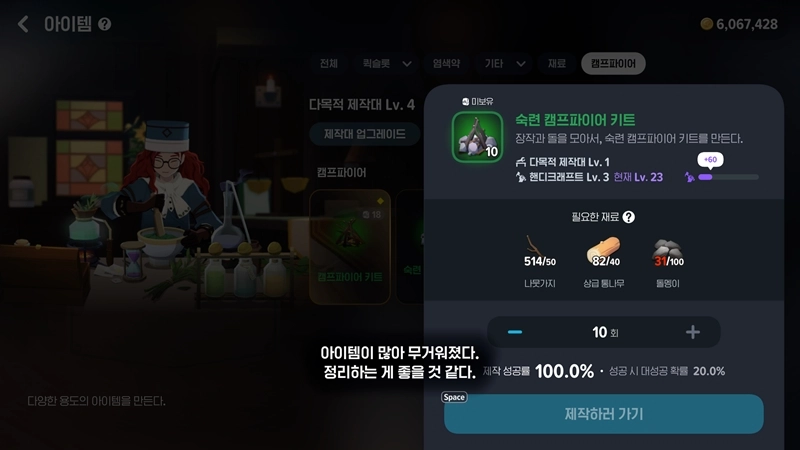Open the help icon beside 아이템 title

coord(105,24)
